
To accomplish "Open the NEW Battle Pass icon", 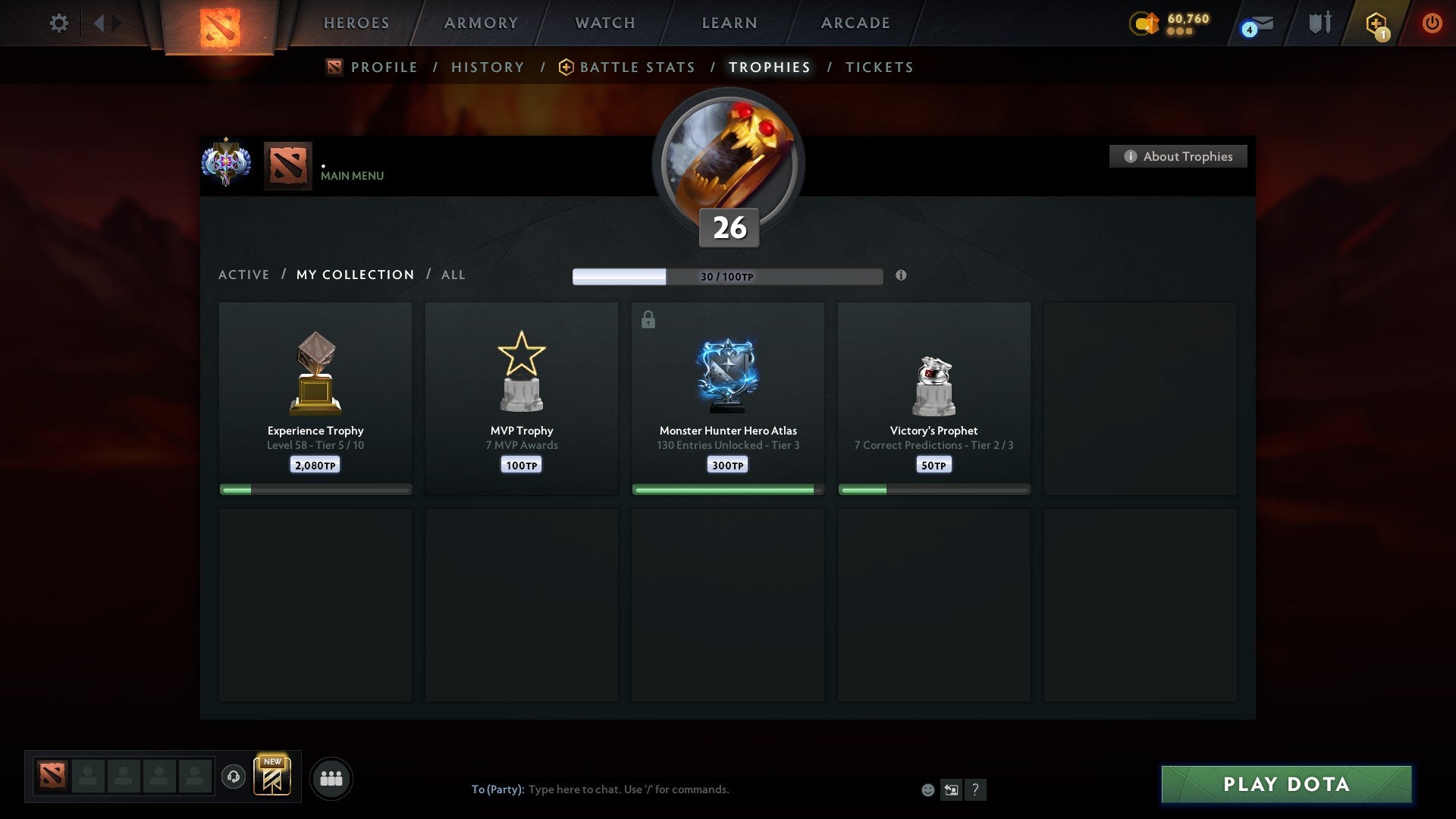I will (x=273, y=777).
